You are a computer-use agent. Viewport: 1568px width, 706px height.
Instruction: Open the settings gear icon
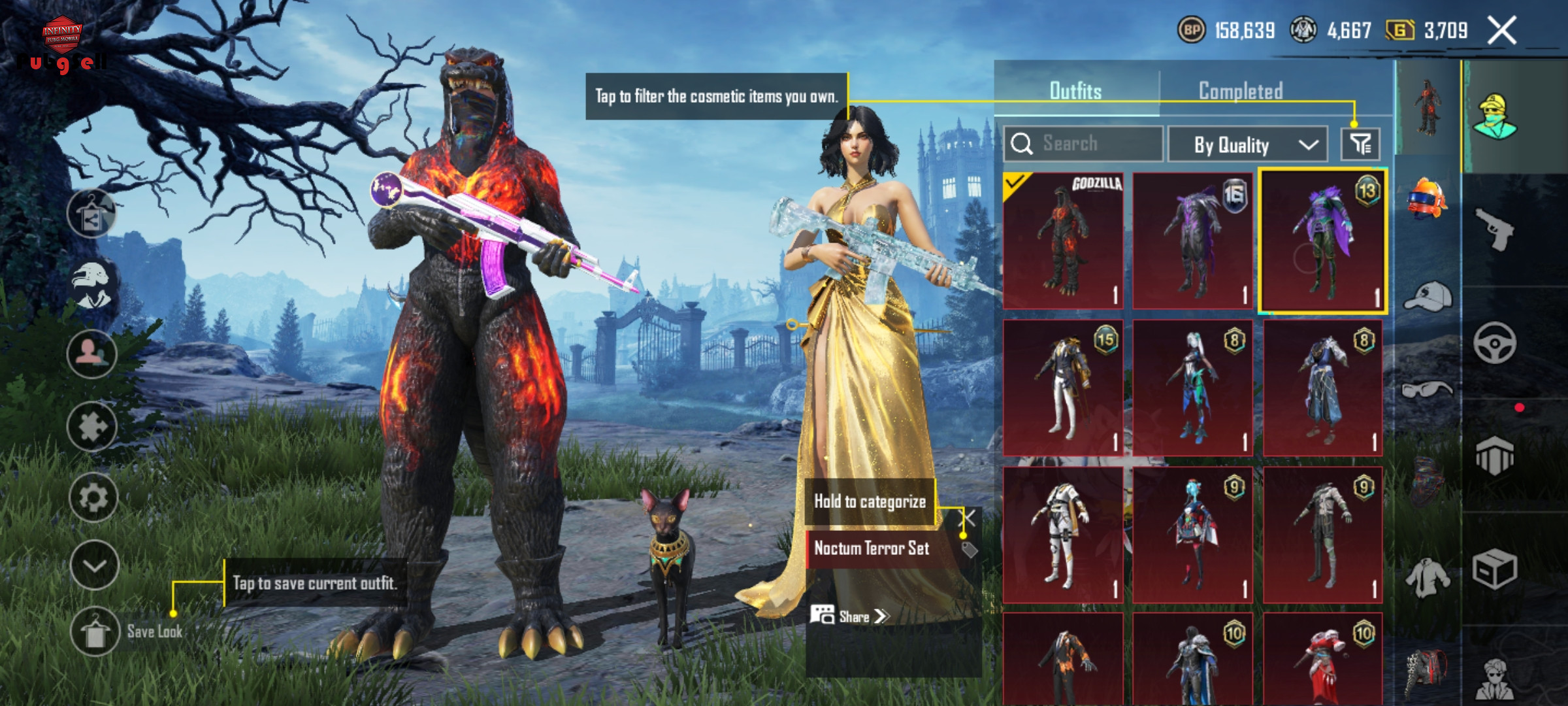tap(93, 498)
